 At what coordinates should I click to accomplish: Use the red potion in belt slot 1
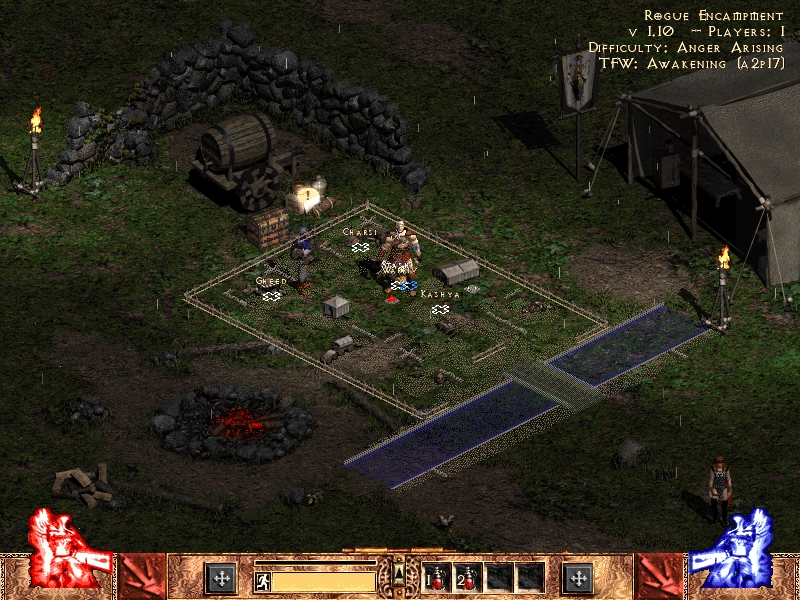click(437, 577)
